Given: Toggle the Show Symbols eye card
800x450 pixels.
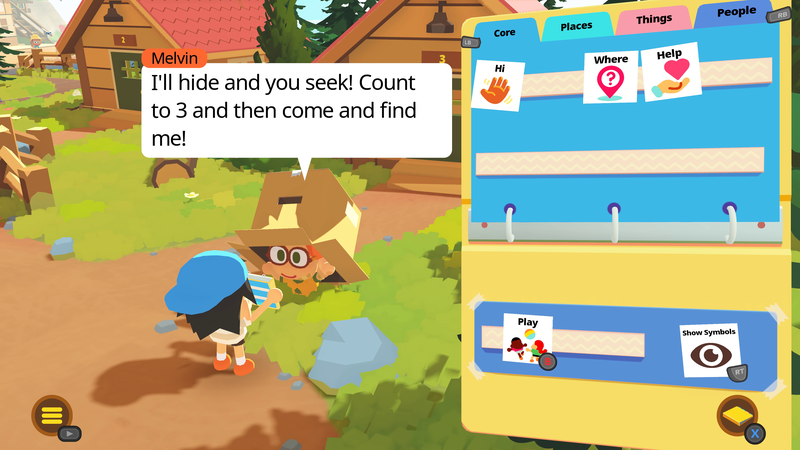Looking at the screenshot, I should pos(710,350).
